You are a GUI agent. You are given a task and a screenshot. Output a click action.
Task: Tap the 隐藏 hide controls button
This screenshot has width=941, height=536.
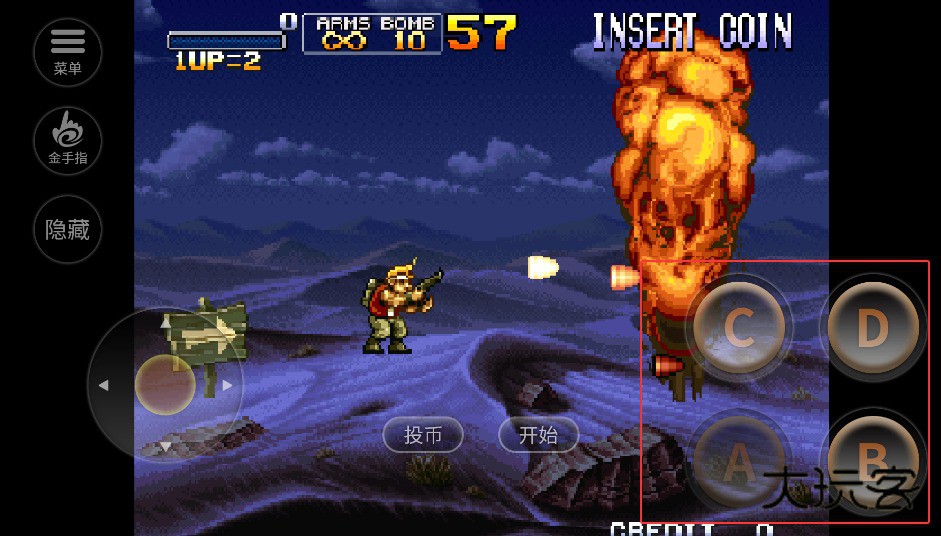point(68,229)
